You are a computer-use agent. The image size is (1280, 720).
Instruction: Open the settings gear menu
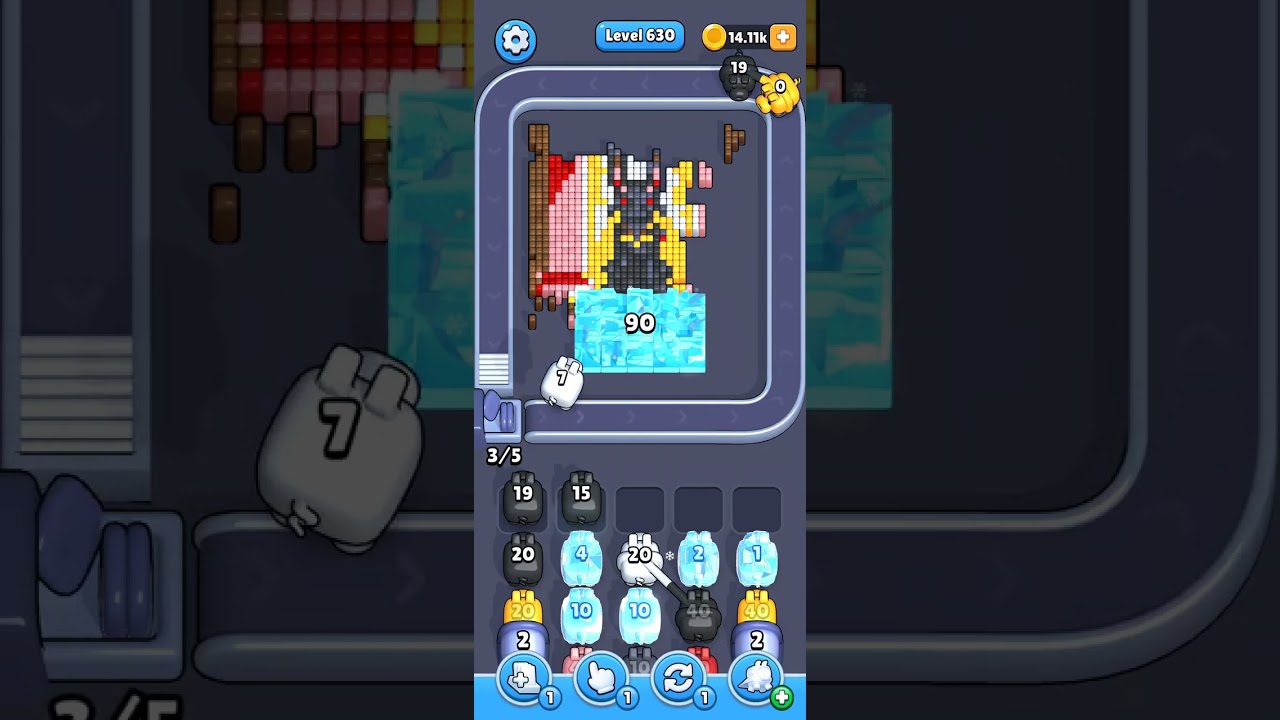516,40
